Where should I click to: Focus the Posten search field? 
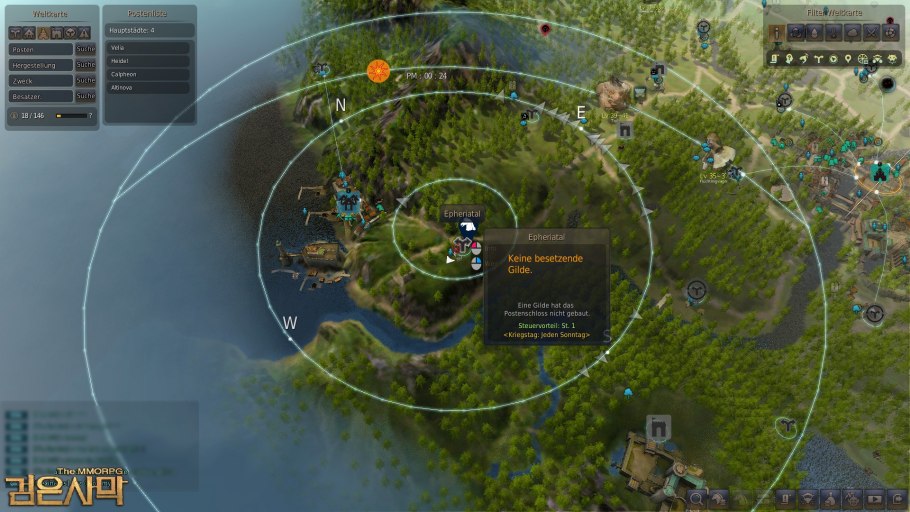[x=40, y=48]
